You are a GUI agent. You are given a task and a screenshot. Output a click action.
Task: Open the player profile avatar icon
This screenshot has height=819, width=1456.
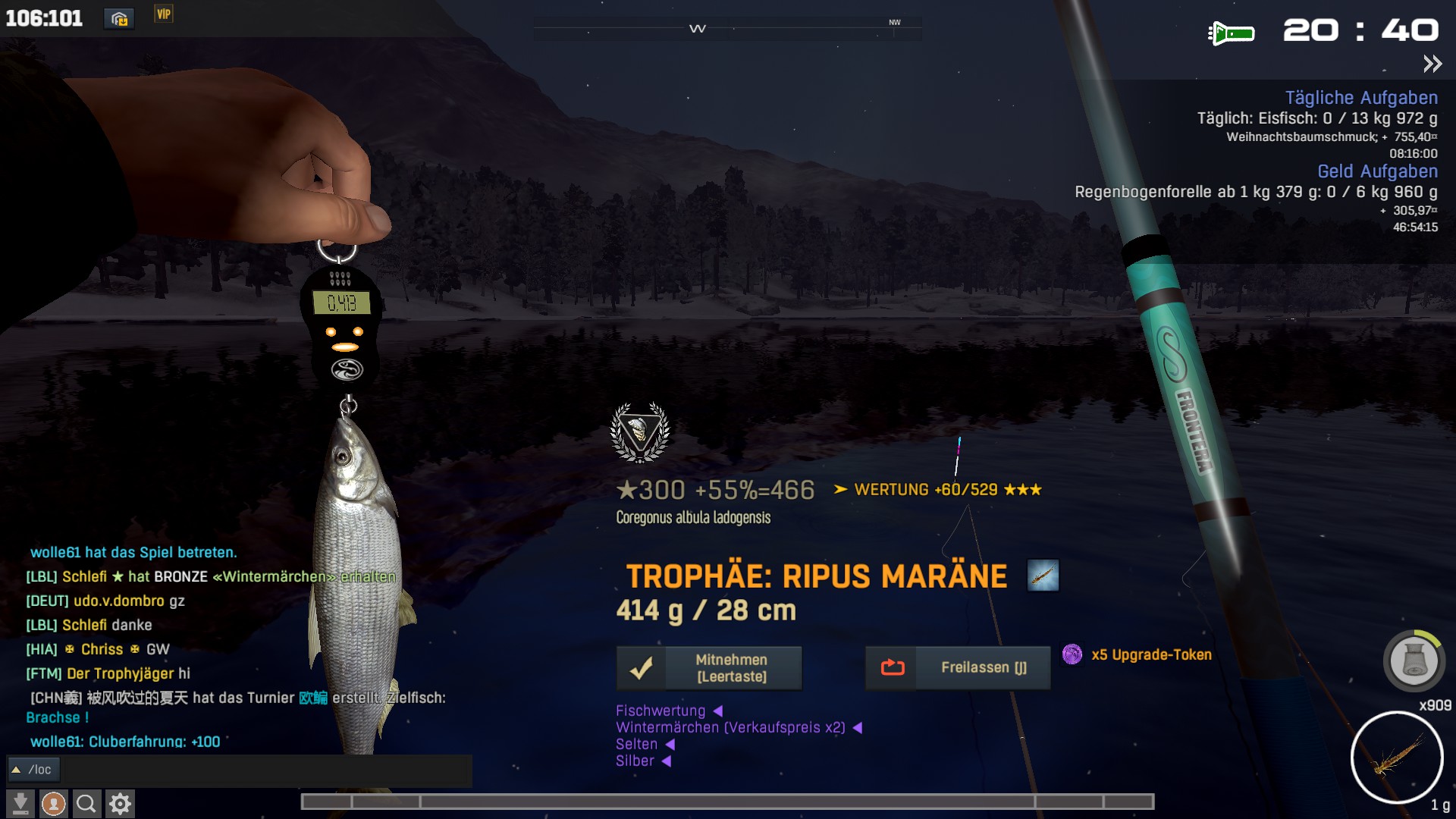[53, 803]
